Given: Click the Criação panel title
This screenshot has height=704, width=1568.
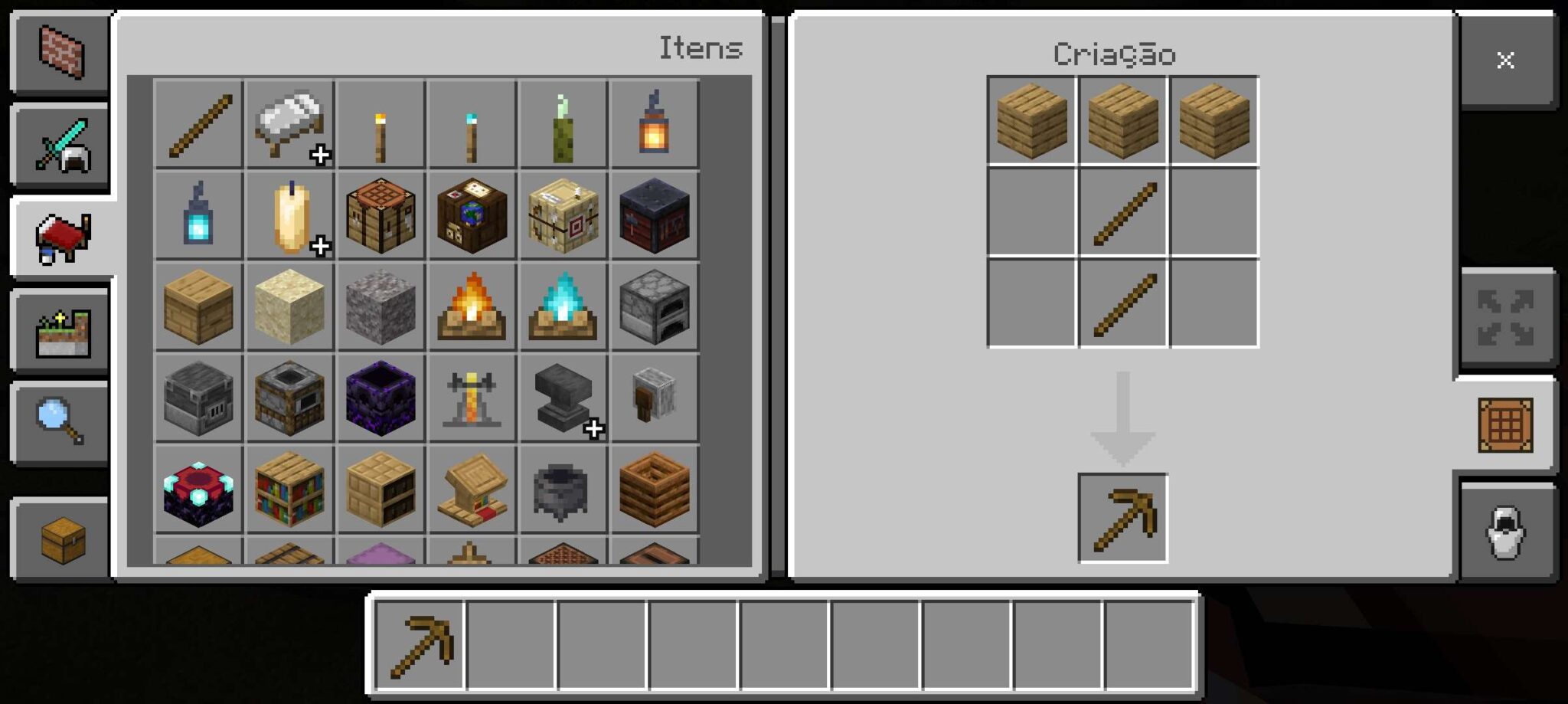Looking at the screenshot, I should 1114,54.
